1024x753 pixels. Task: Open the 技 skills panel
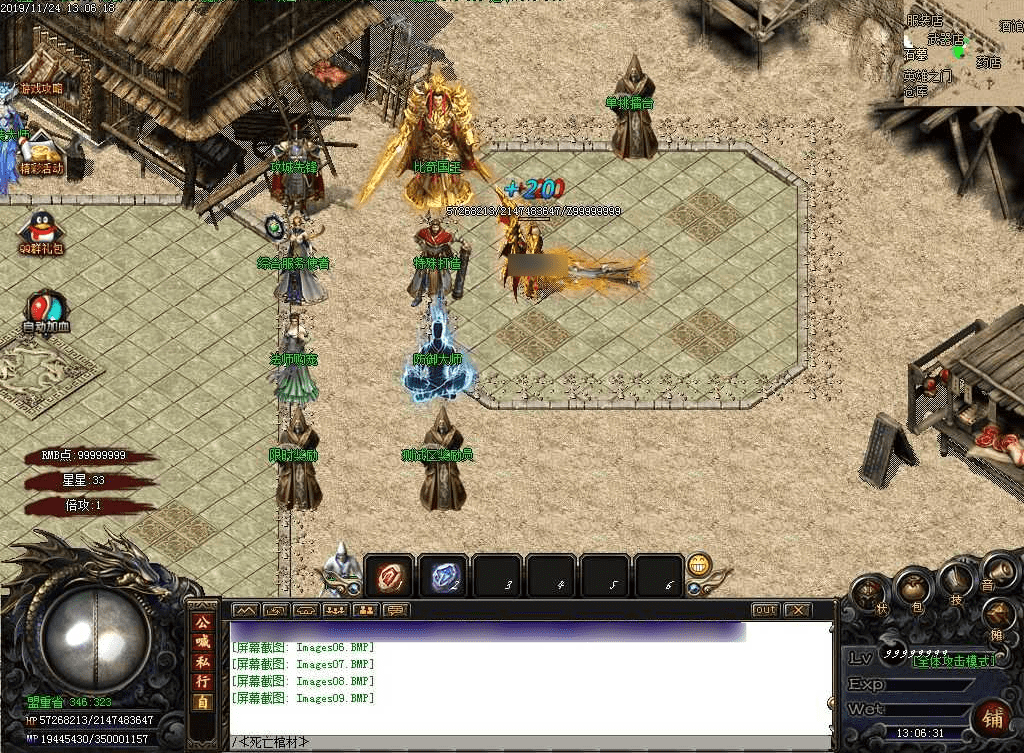pos(956,579)
